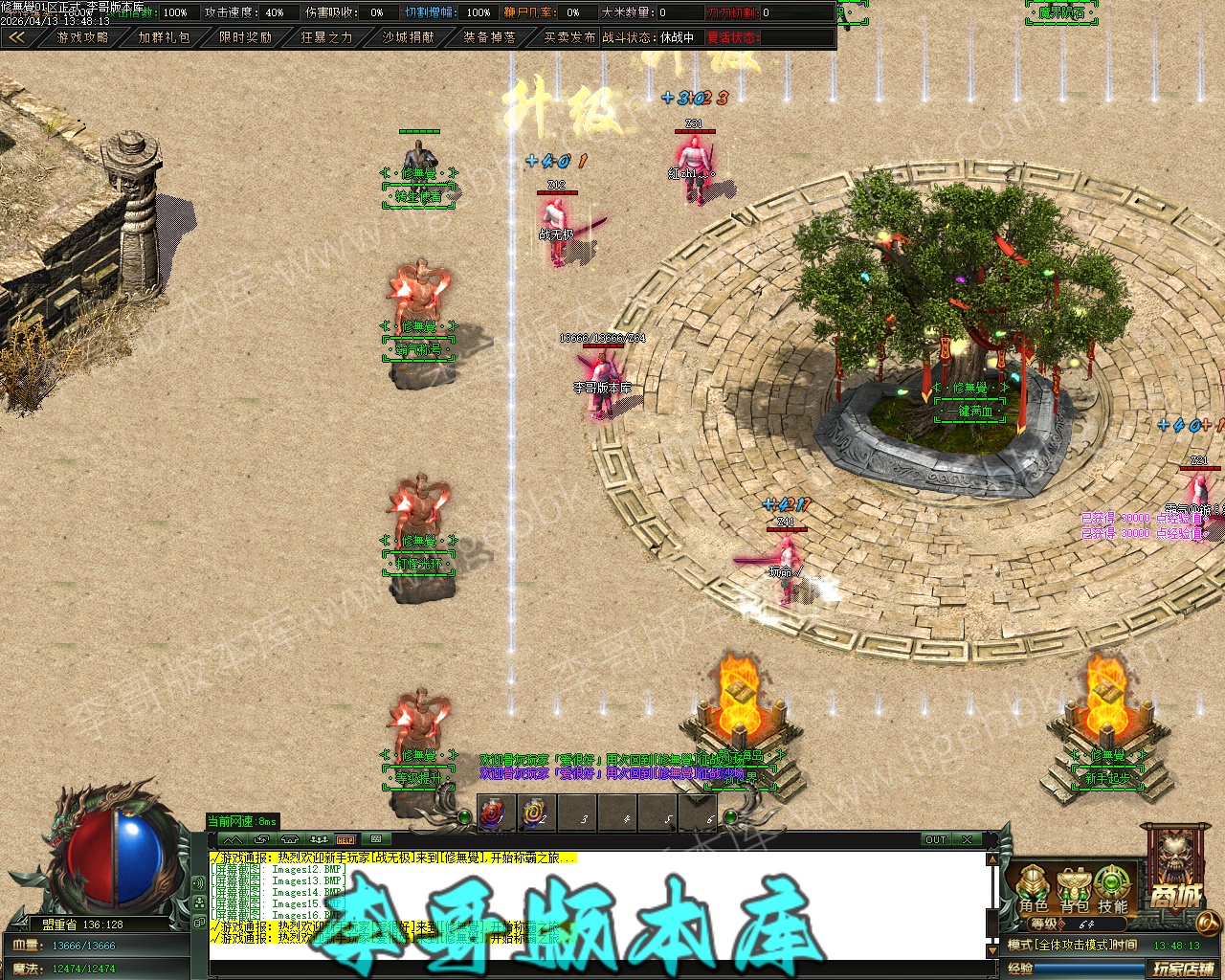Open the 游戏攻略 game guide menu

pyautogui.click(x=82, y=37)
